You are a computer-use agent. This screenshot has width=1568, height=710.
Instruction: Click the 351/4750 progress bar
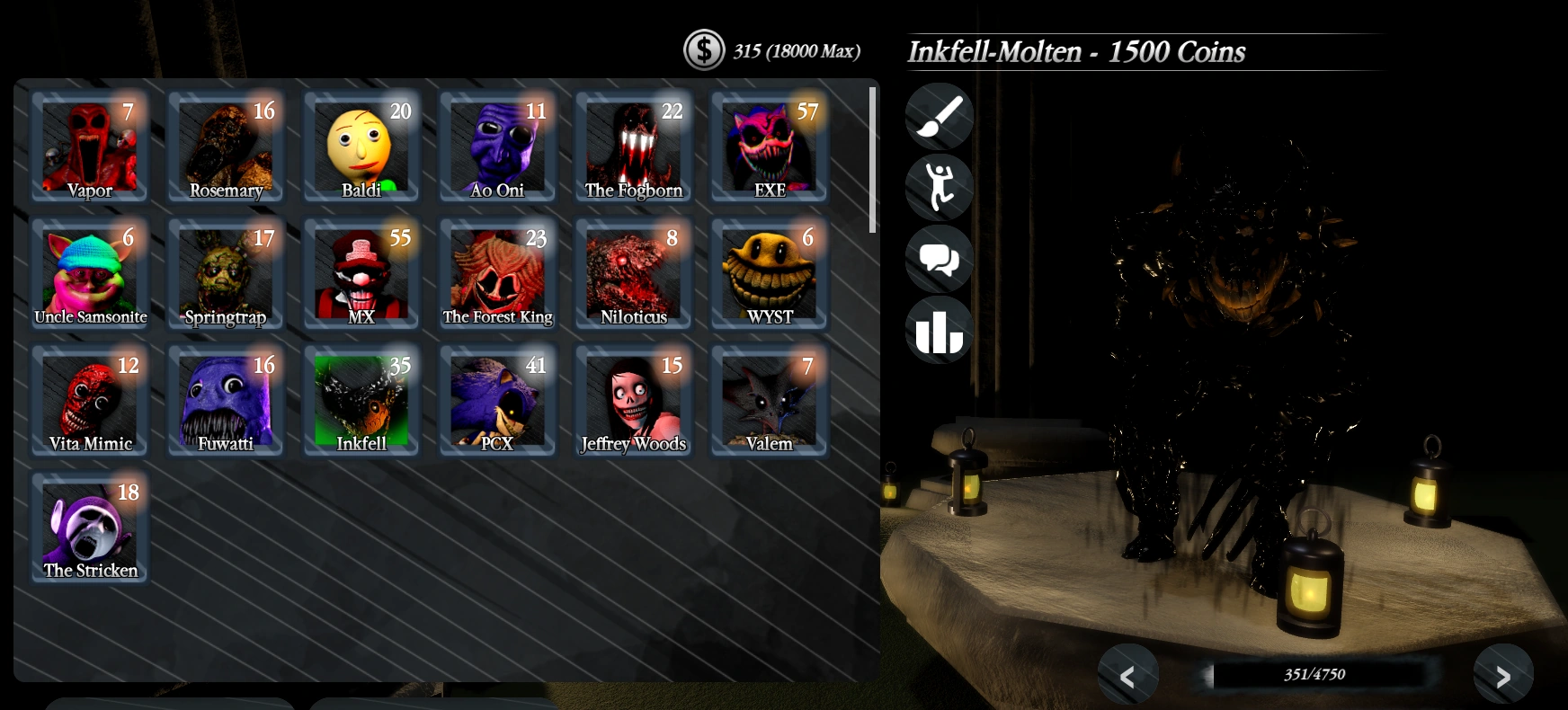coord(1315,674)
